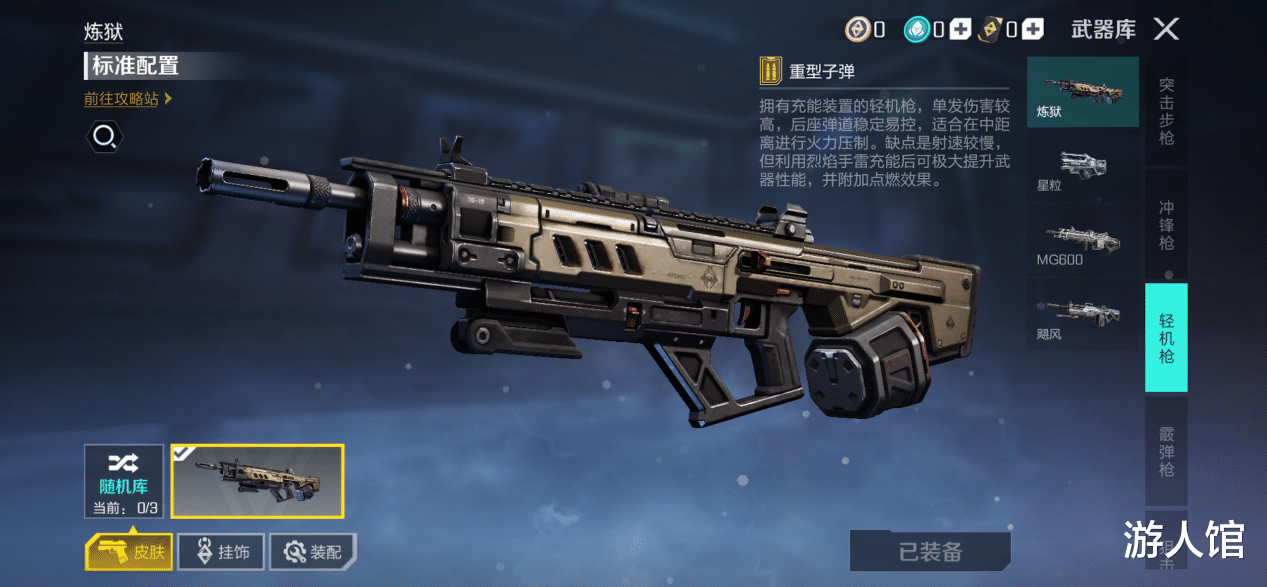1267x587 pixels.
Task: Open the 霰弹枪 category tab
Action: click(1166, 451)
